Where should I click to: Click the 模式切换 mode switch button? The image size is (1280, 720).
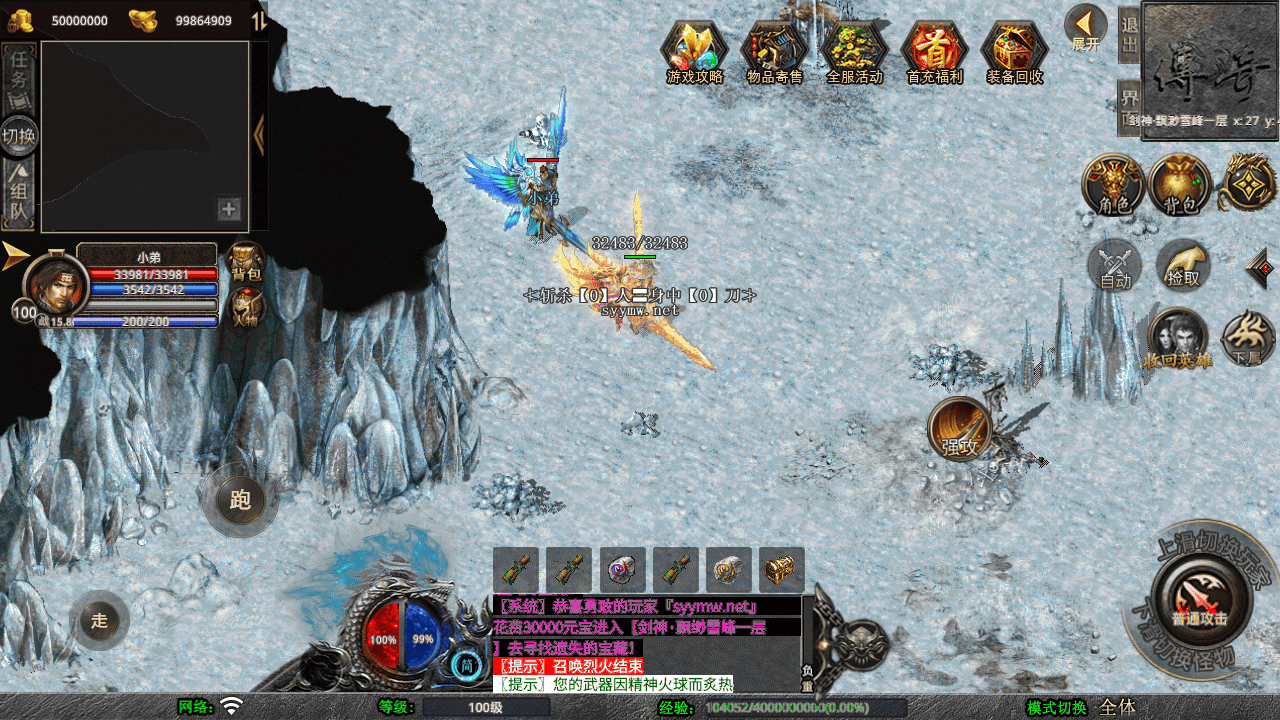point(1056,707)
